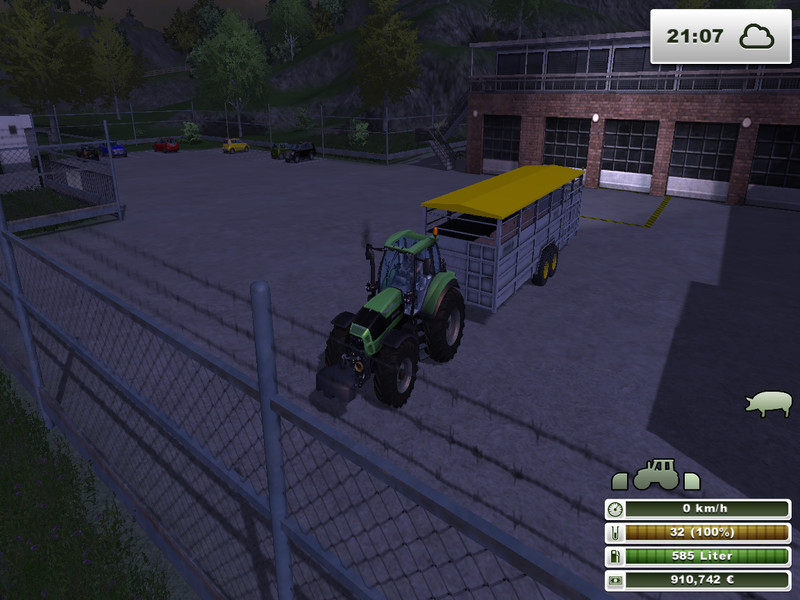Image resolution: width=800 pixels, height=600 pixels.
Task: Select the tractor attachment schema icon
Action: 656,475
